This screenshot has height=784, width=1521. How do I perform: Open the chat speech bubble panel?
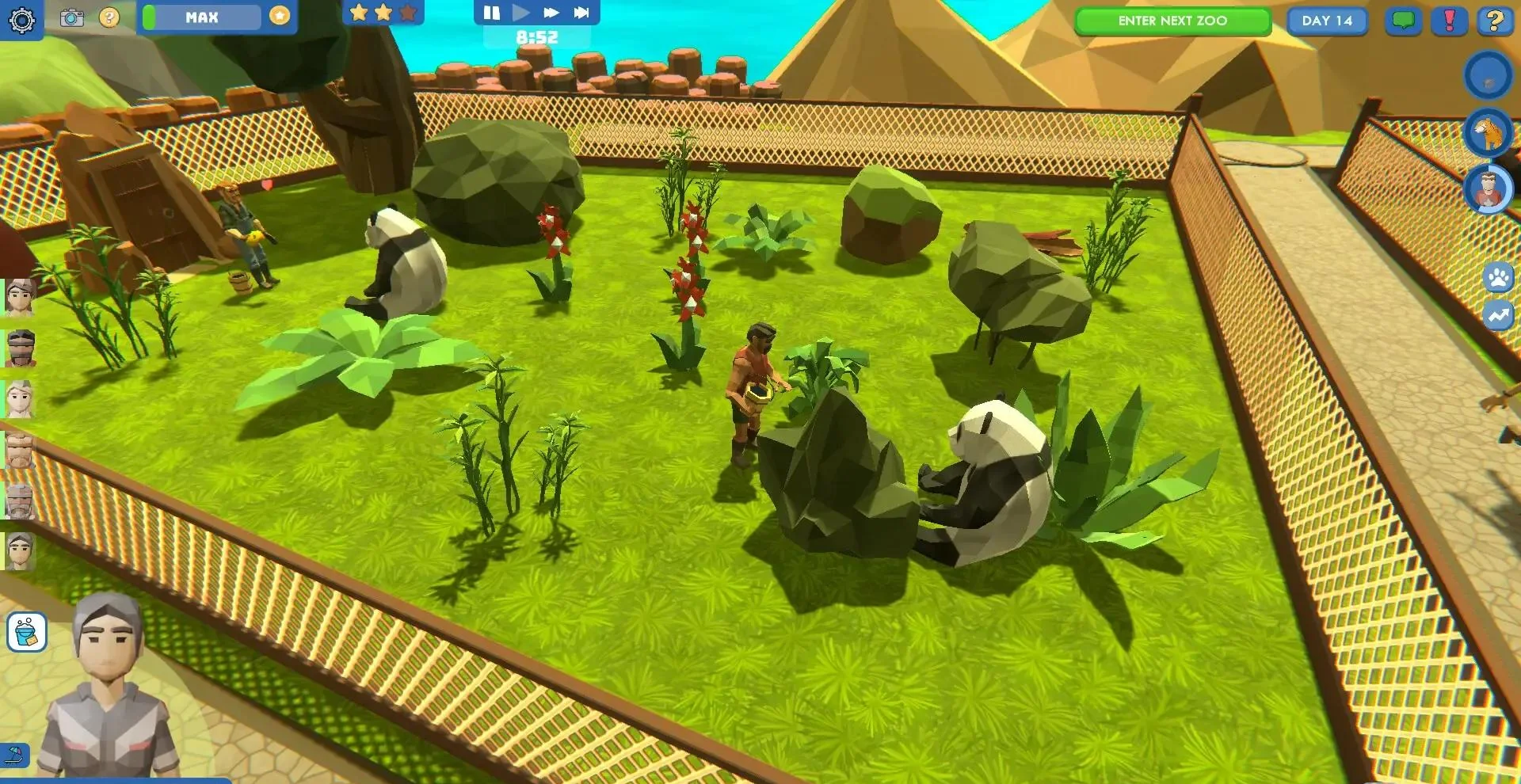[x=1402, y=21]
